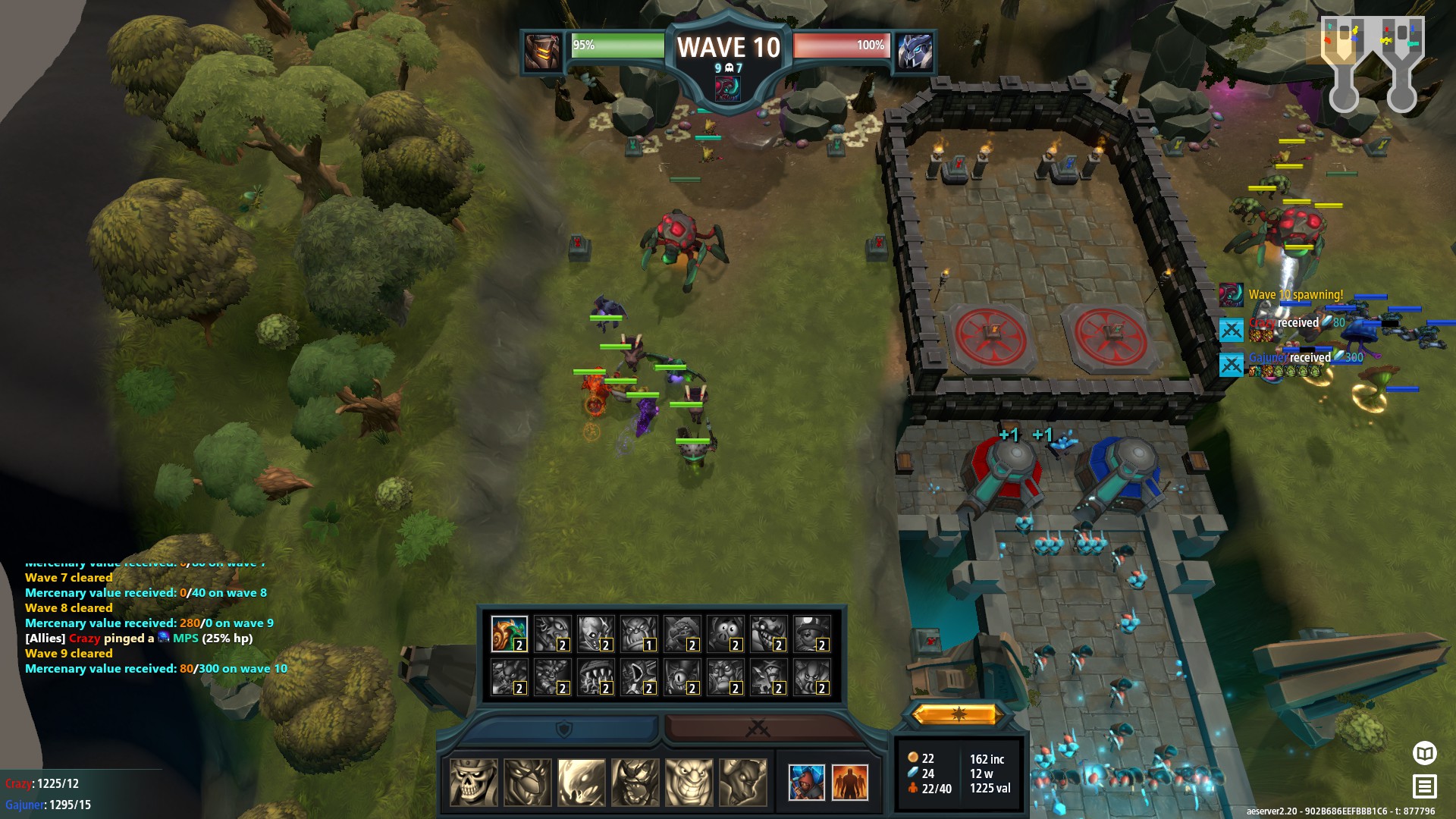The height and width of the screenshot is (819, 1456).
Task: Pick the horned bull fighter portrait
Action: tap(742, 782)
